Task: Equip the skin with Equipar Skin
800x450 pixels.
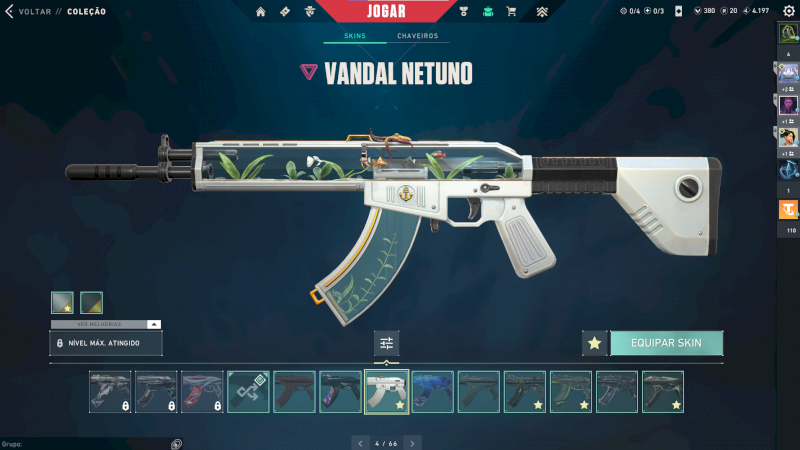Action: coord(666,343)
